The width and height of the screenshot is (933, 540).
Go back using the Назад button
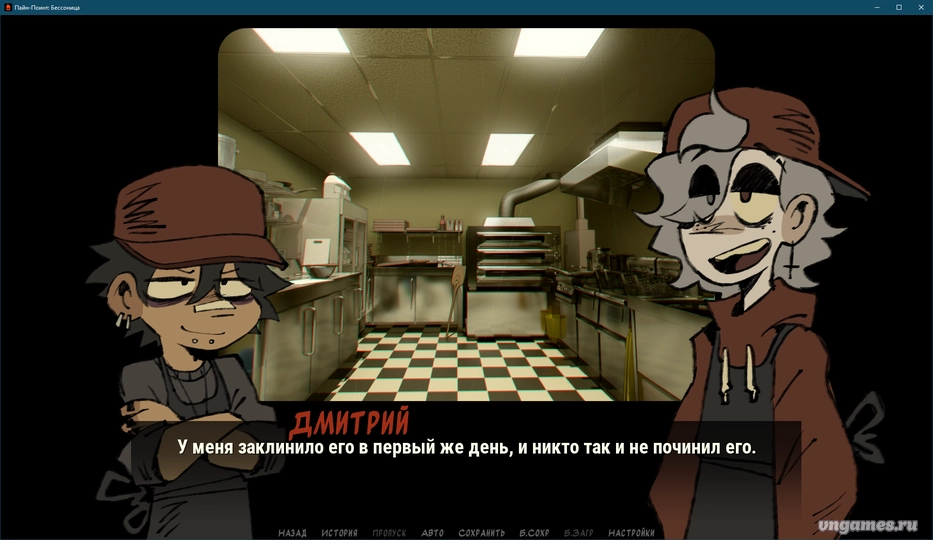[x=292, y=533]
